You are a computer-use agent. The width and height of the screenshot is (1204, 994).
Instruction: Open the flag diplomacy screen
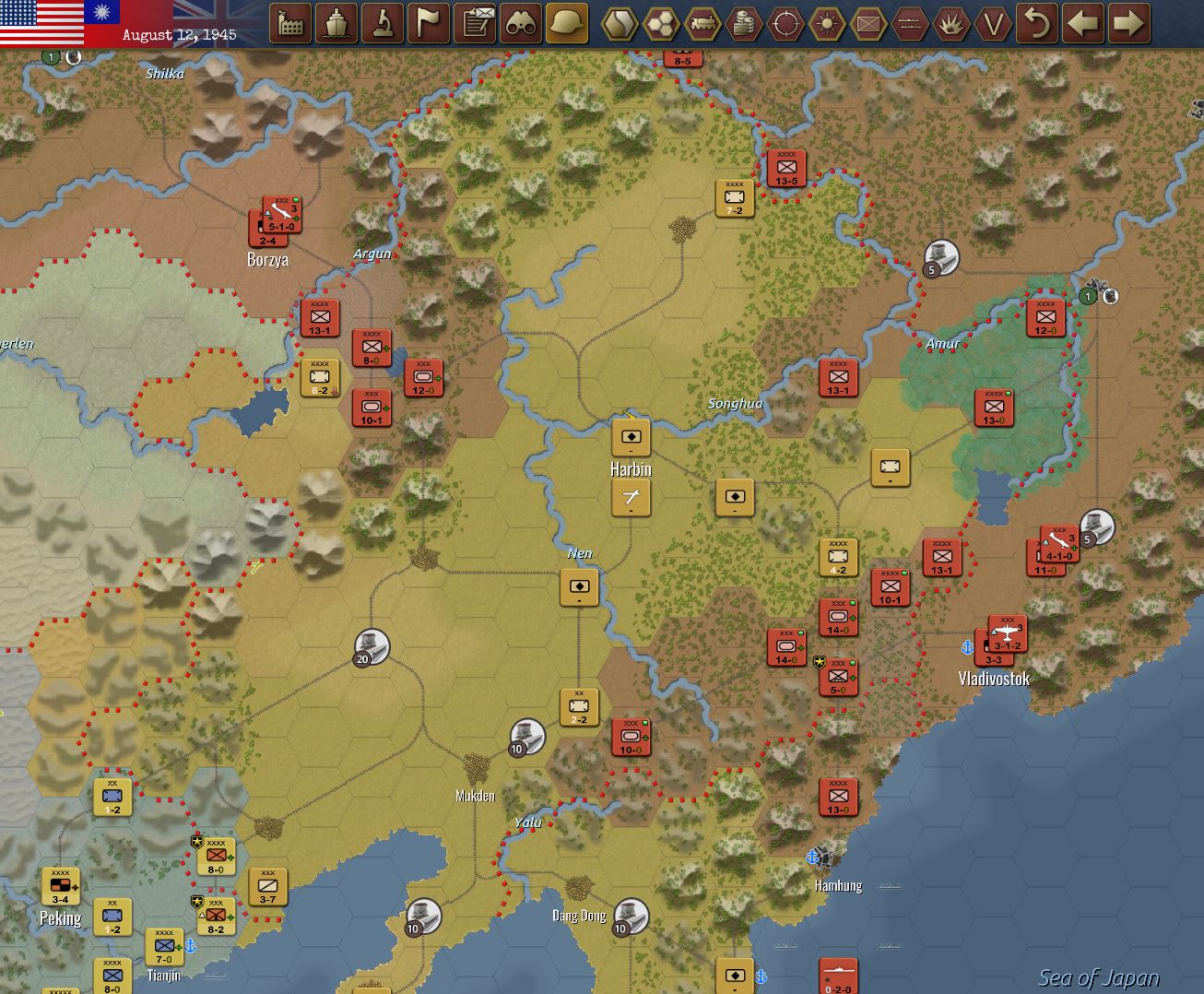(x=428, y=24)
